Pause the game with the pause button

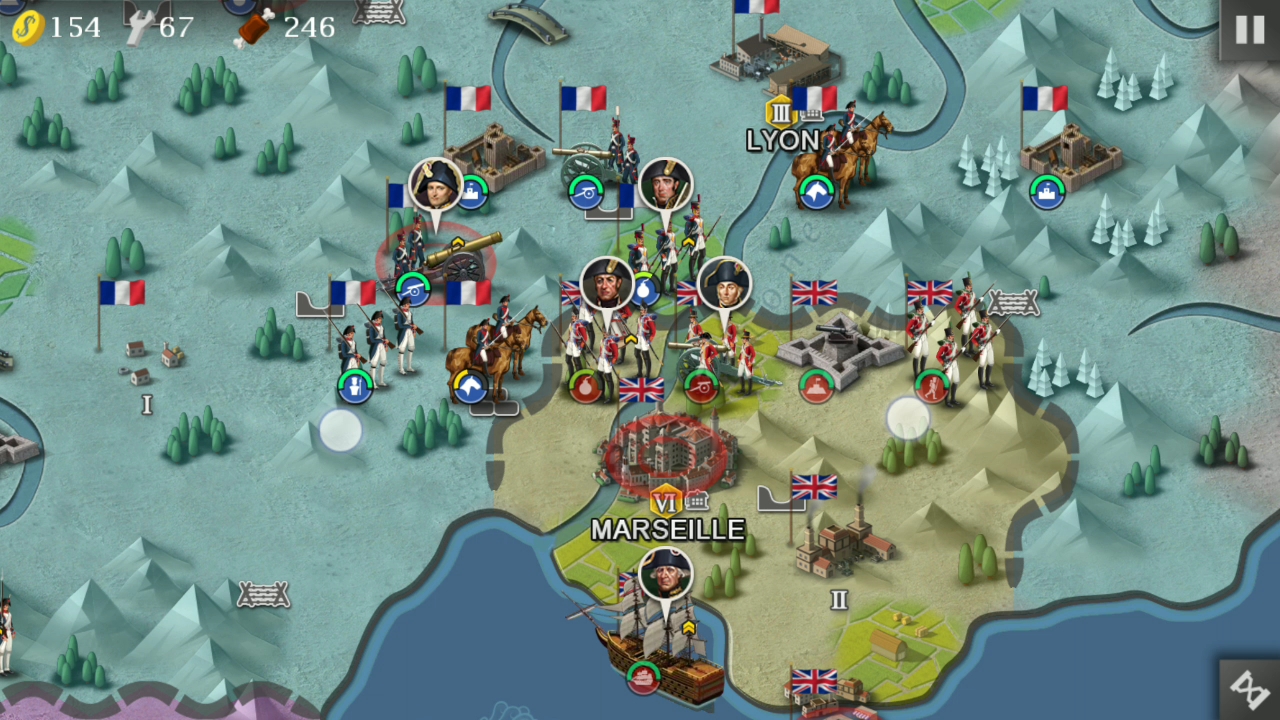pyautogui.click(x=1249, y=30)
